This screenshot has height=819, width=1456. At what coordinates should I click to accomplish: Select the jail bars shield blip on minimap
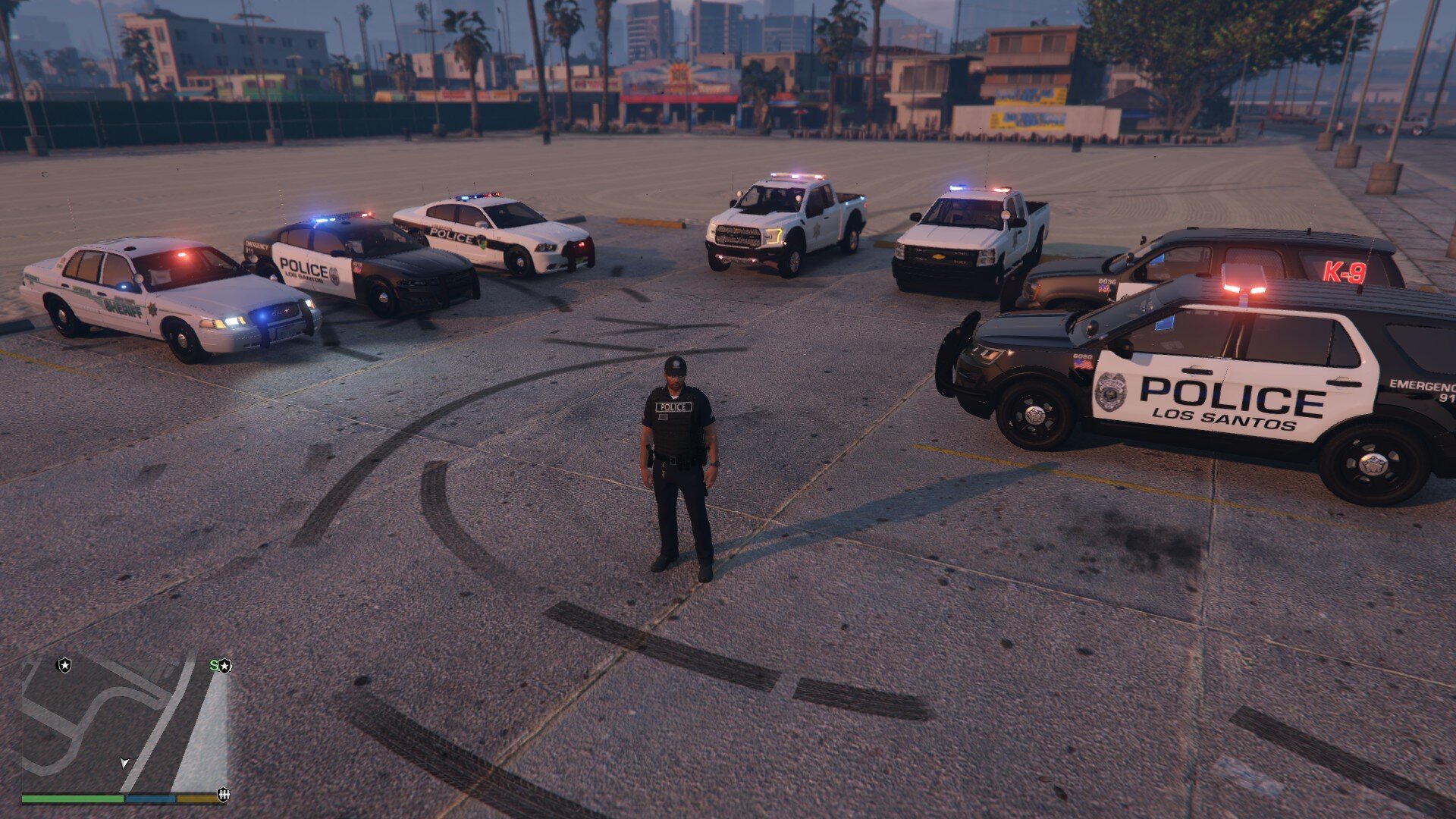223,794
